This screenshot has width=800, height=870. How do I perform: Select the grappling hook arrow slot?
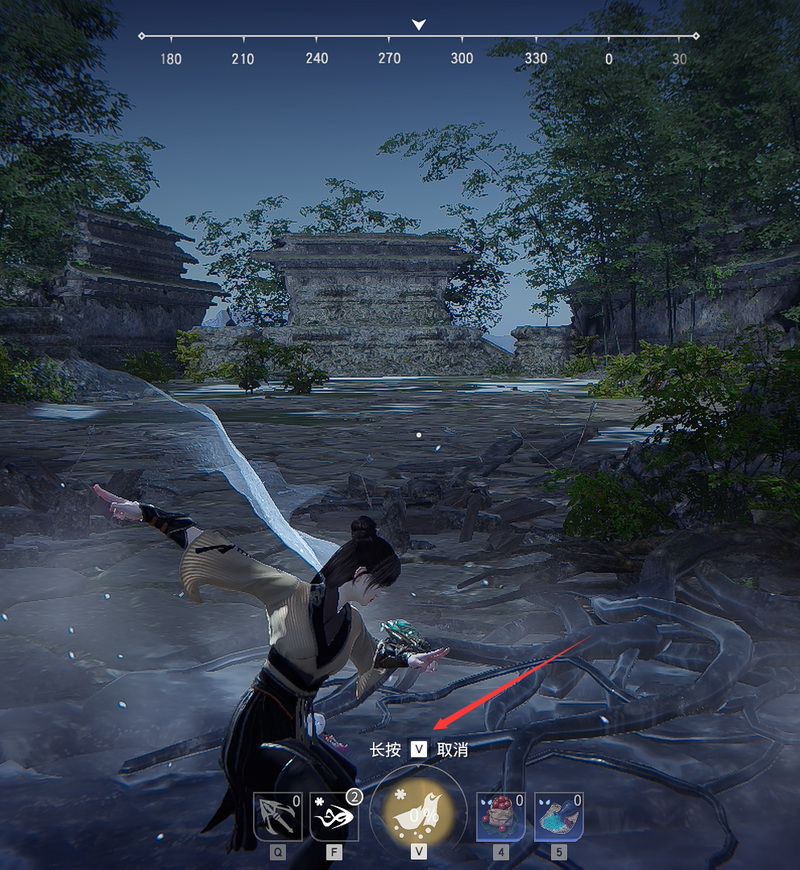[278, 816]
